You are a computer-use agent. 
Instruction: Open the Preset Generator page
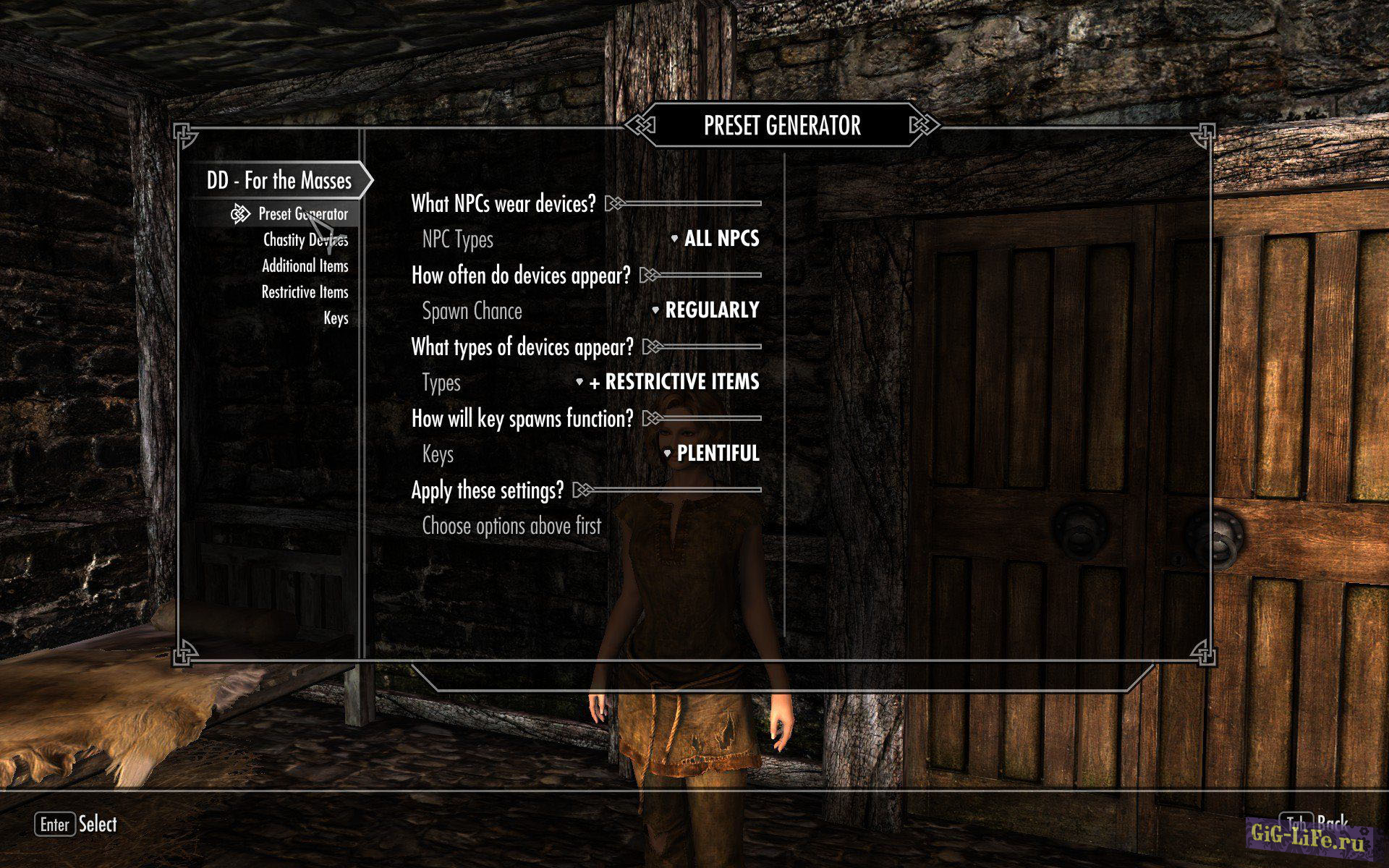(x=302, y=214)
